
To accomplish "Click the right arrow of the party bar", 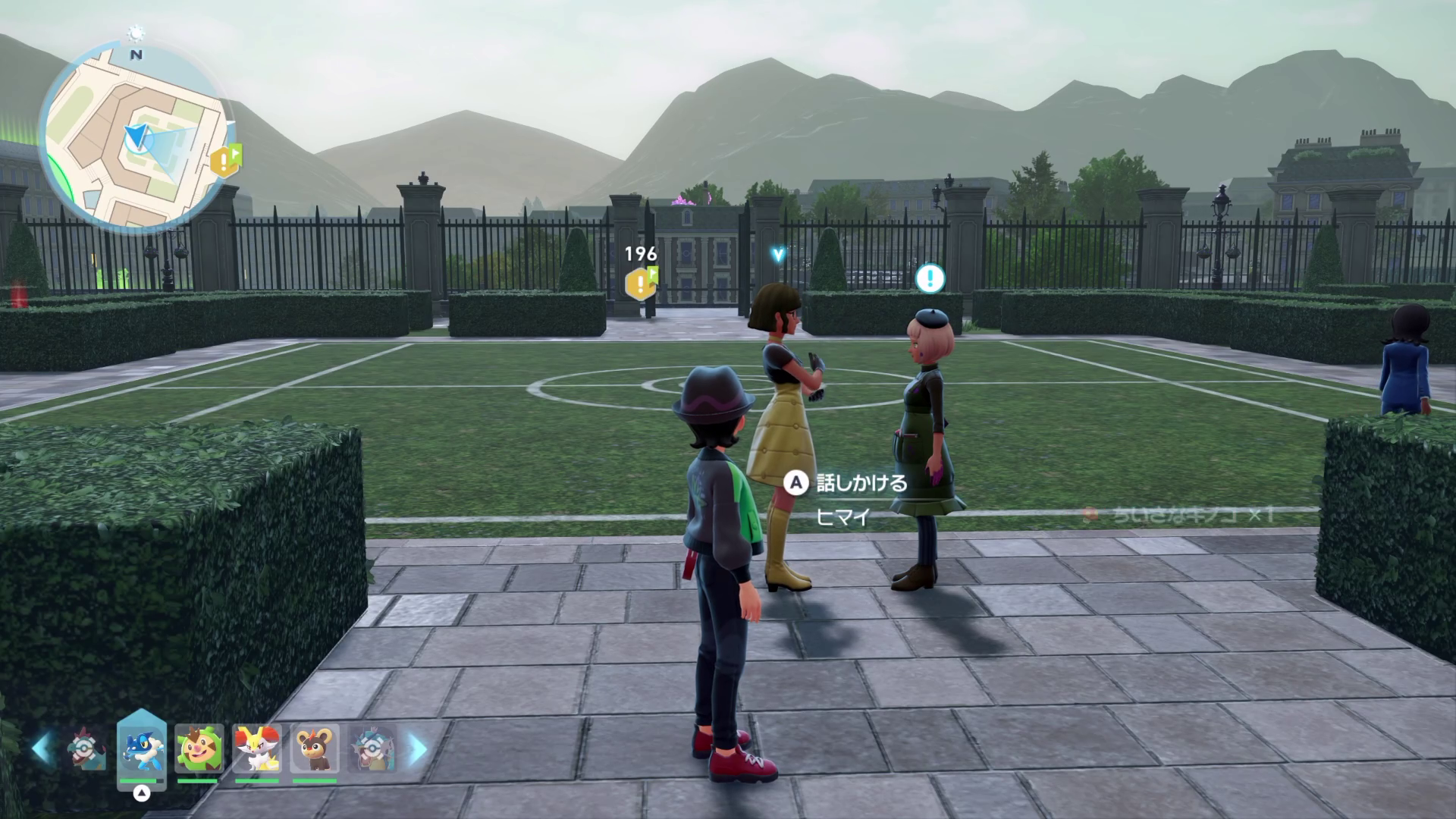I will (418, 749).
